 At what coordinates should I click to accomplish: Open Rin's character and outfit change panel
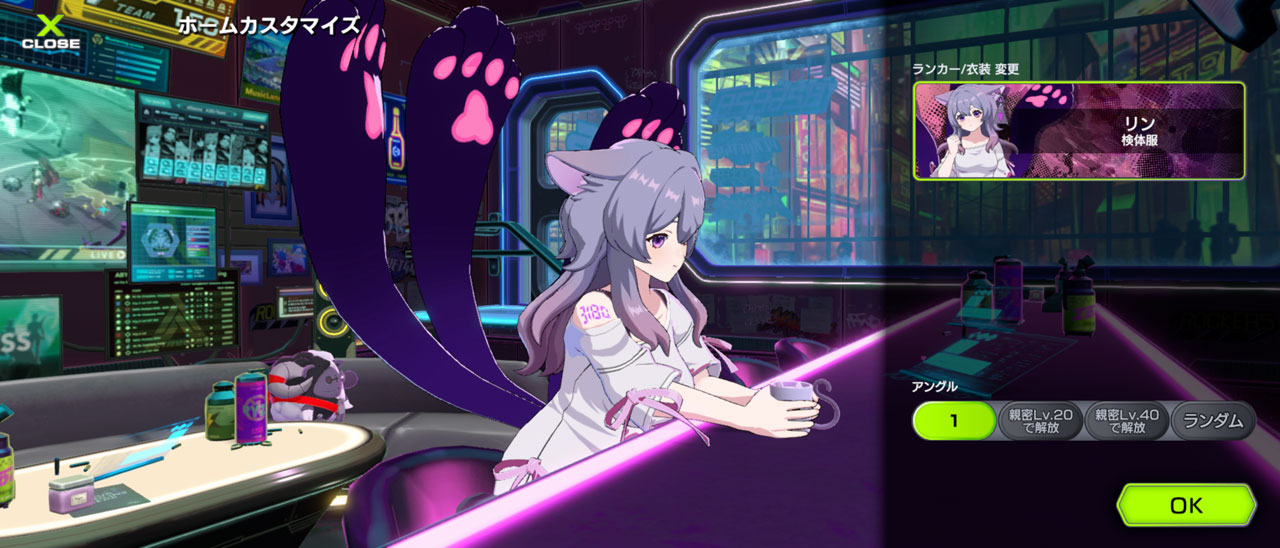point(1078,131)
